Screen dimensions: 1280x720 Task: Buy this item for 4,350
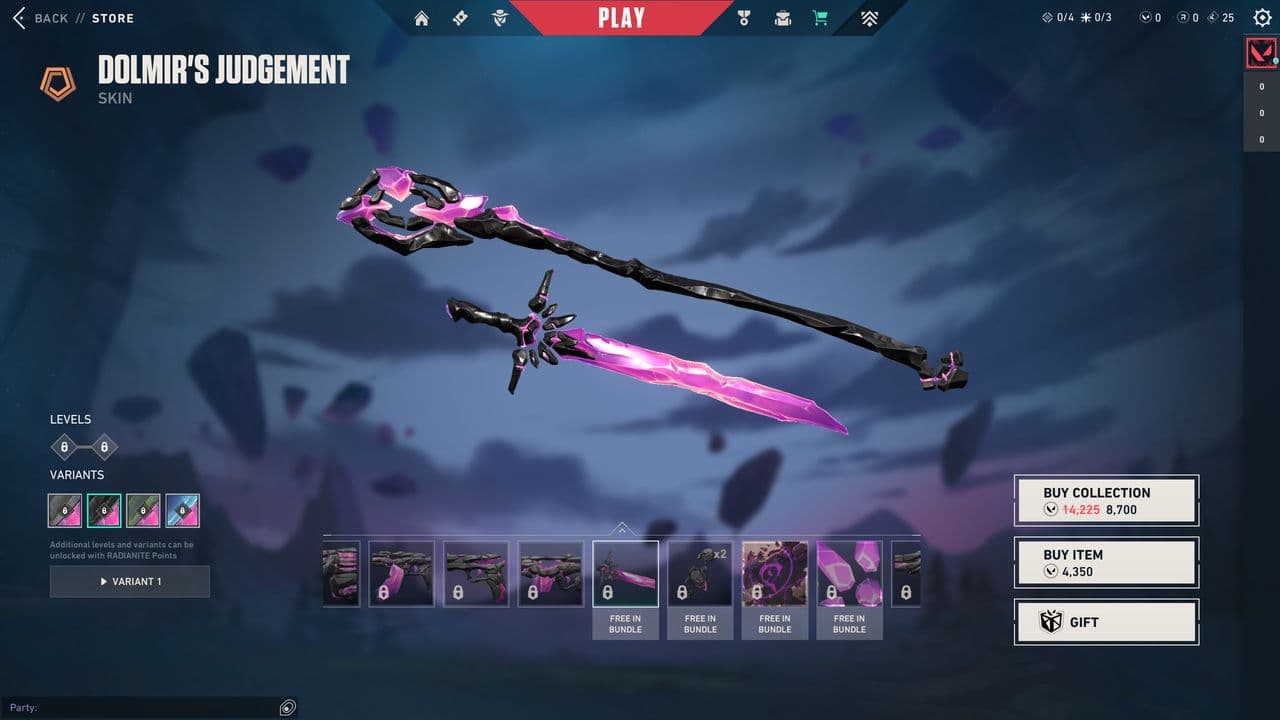[1106, 562]
